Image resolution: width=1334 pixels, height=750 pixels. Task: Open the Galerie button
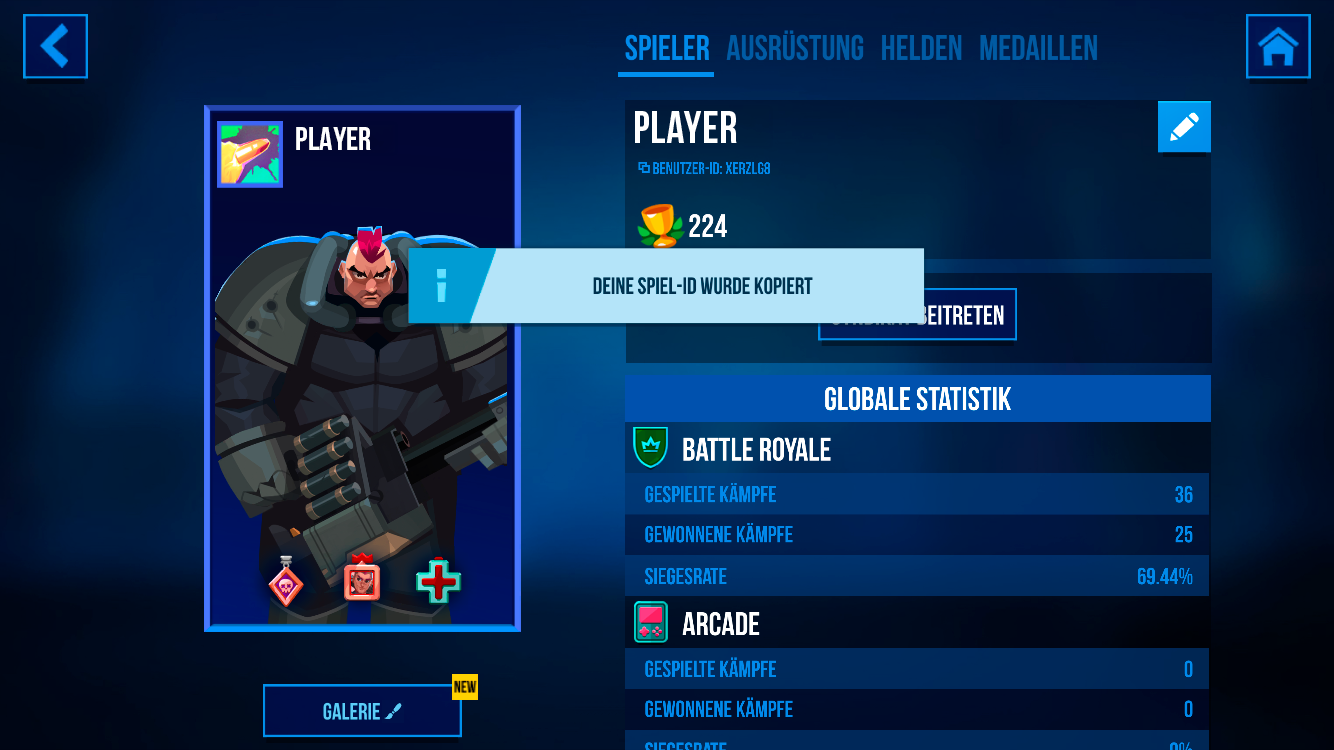click(x=362, y=711)
